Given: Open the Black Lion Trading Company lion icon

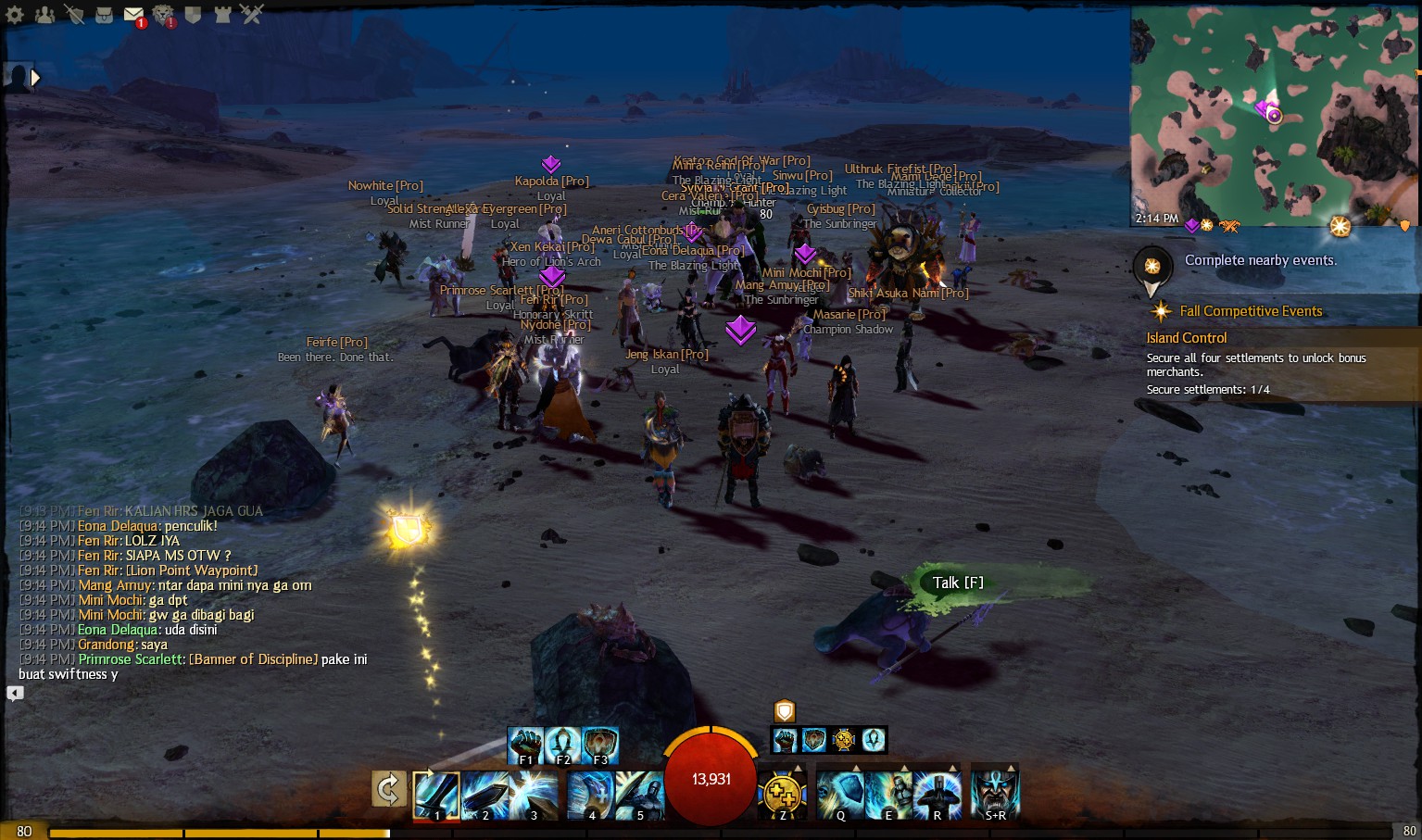Looking at the screenshot, I should 163,14.
